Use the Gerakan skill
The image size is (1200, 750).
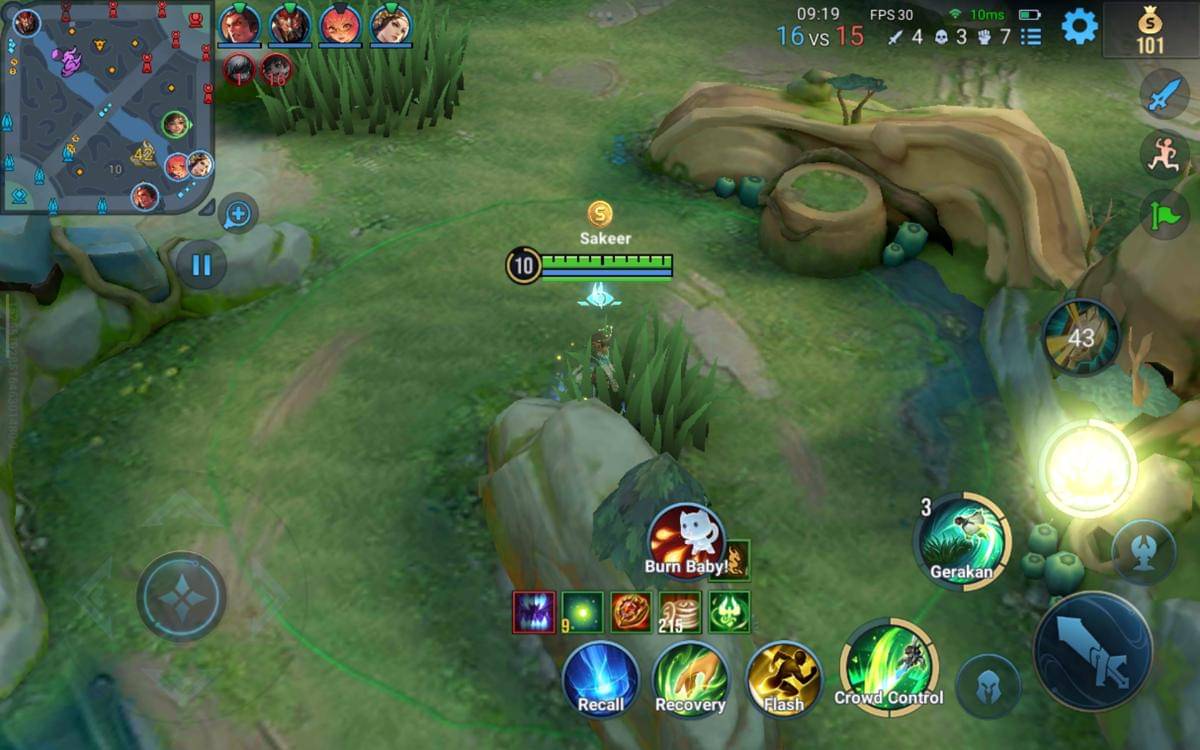[x=962, y=541]
